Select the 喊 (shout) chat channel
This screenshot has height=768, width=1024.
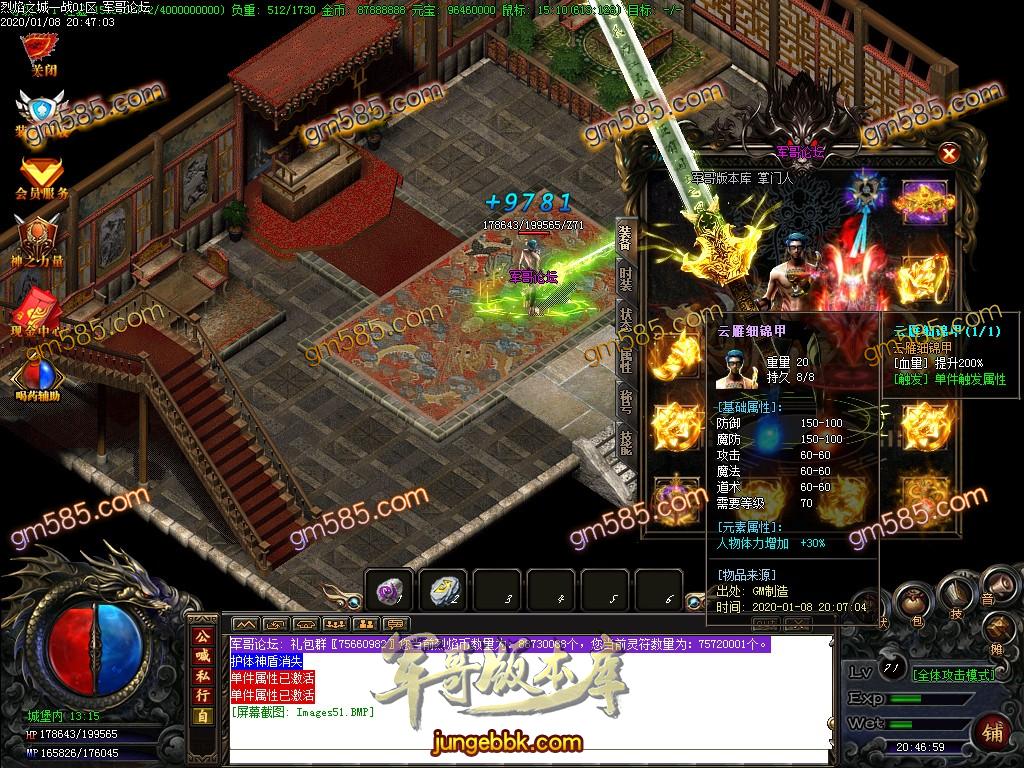coord(203,655)
